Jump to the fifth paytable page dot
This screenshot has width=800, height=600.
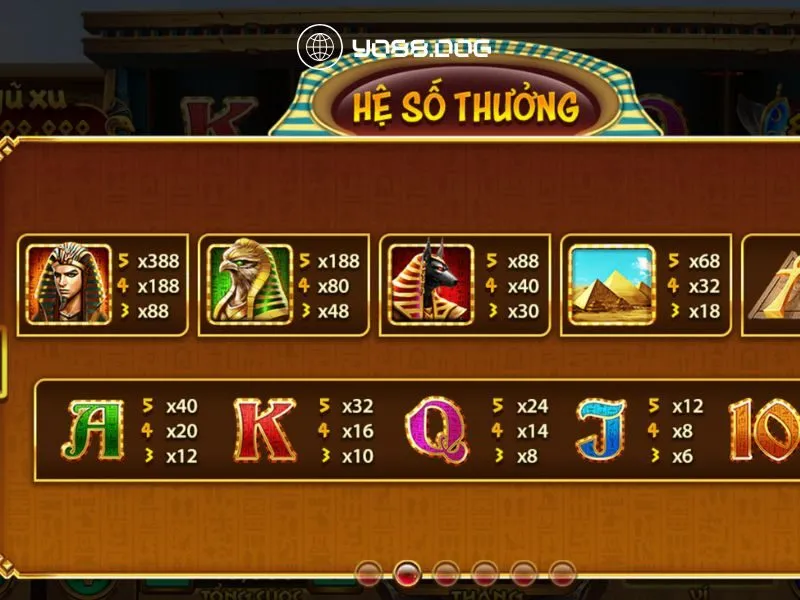click(524, 573)
